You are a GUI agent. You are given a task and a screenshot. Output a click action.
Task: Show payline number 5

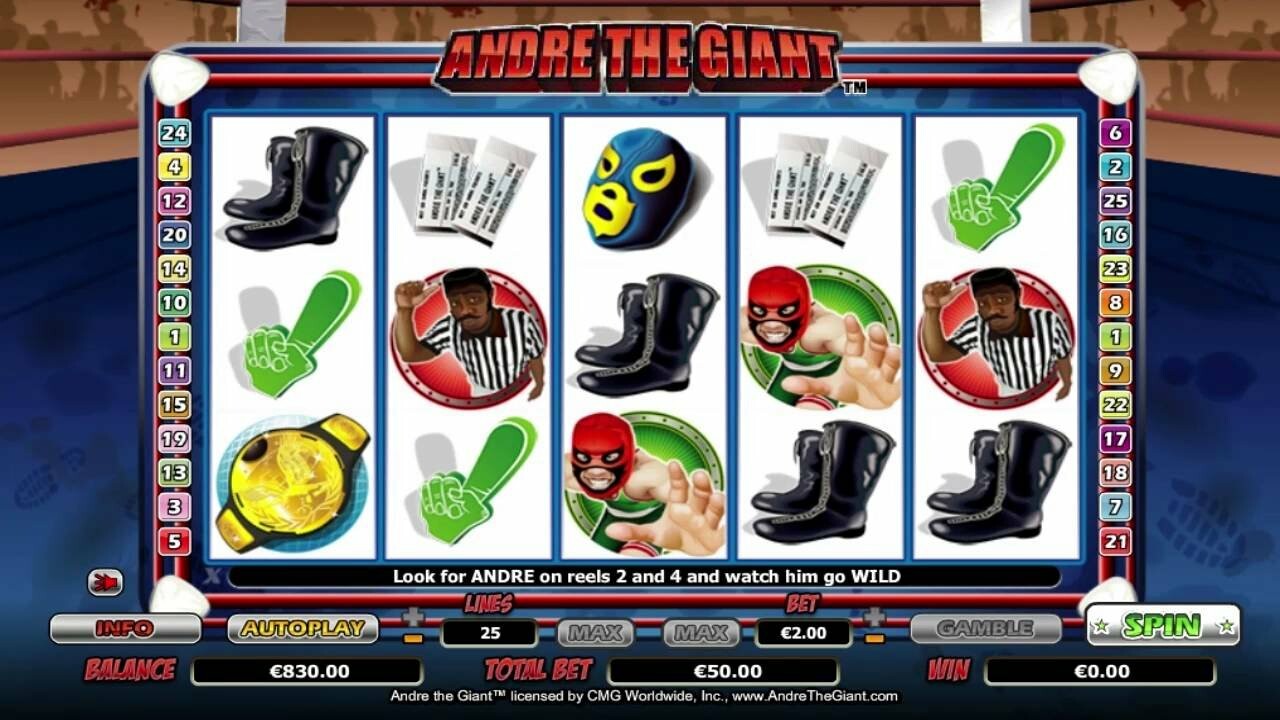(174, 541)
